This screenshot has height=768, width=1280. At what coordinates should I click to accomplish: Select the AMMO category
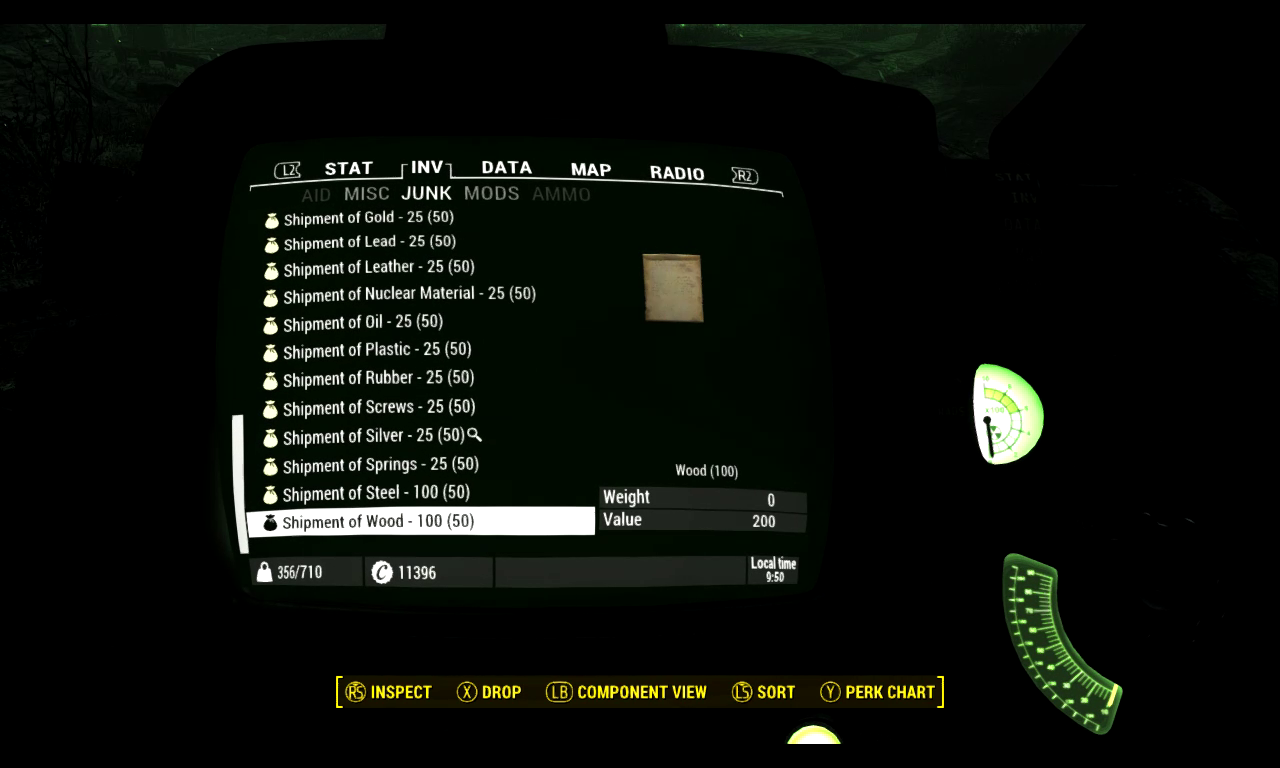click(563, 193)
